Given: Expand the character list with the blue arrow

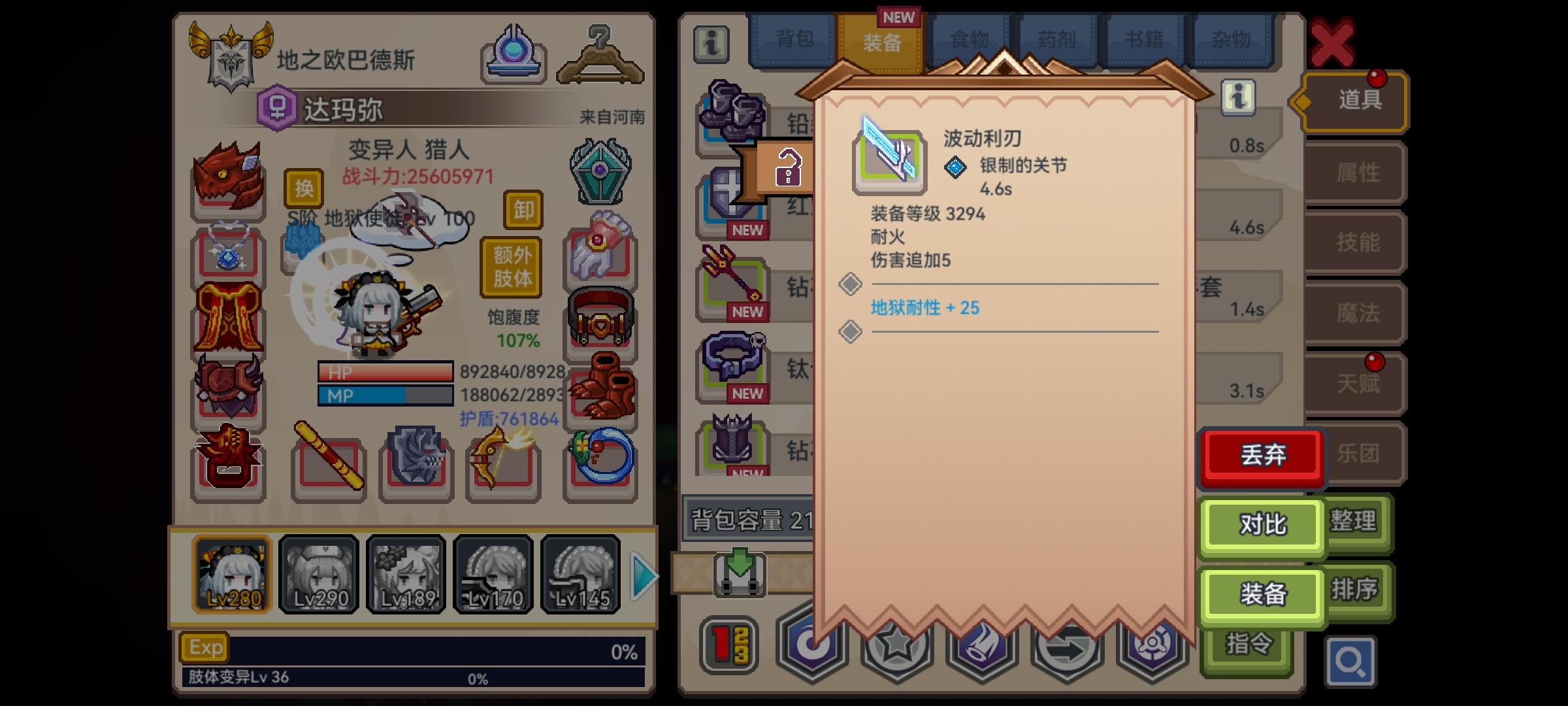Looking at the screenshot, I should click(644, 574).
